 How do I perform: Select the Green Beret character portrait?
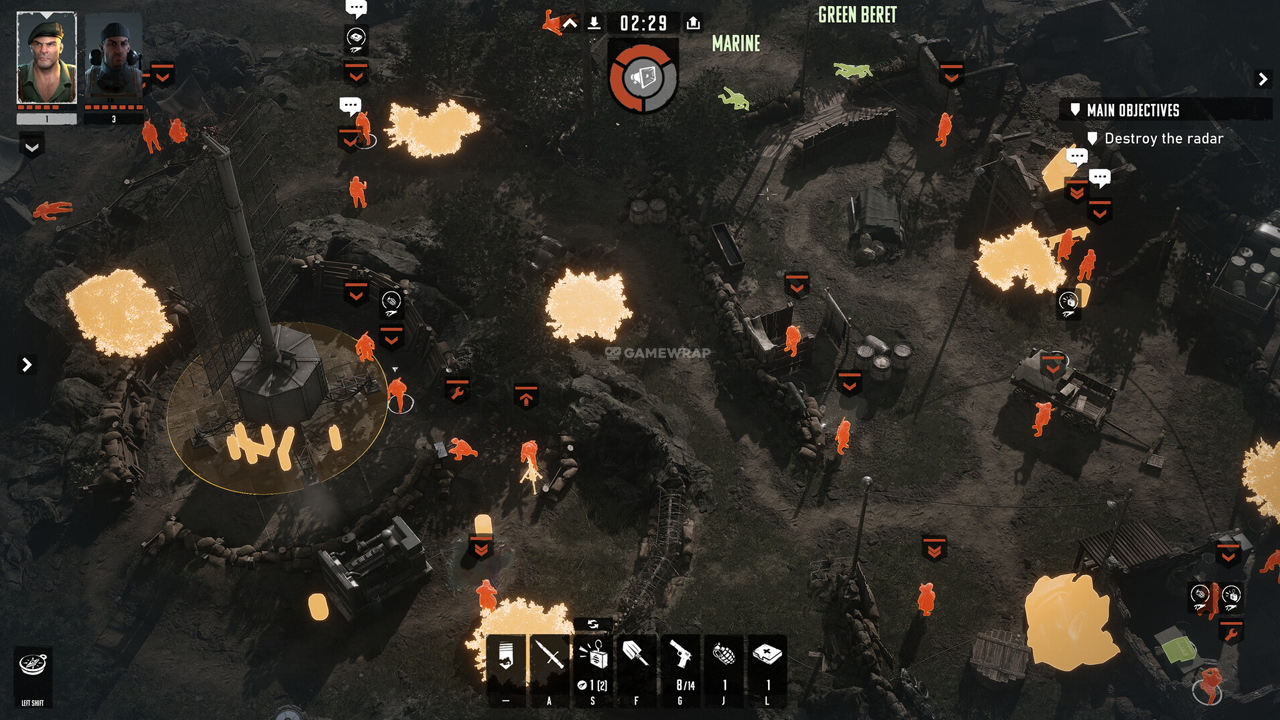point(47,58)
